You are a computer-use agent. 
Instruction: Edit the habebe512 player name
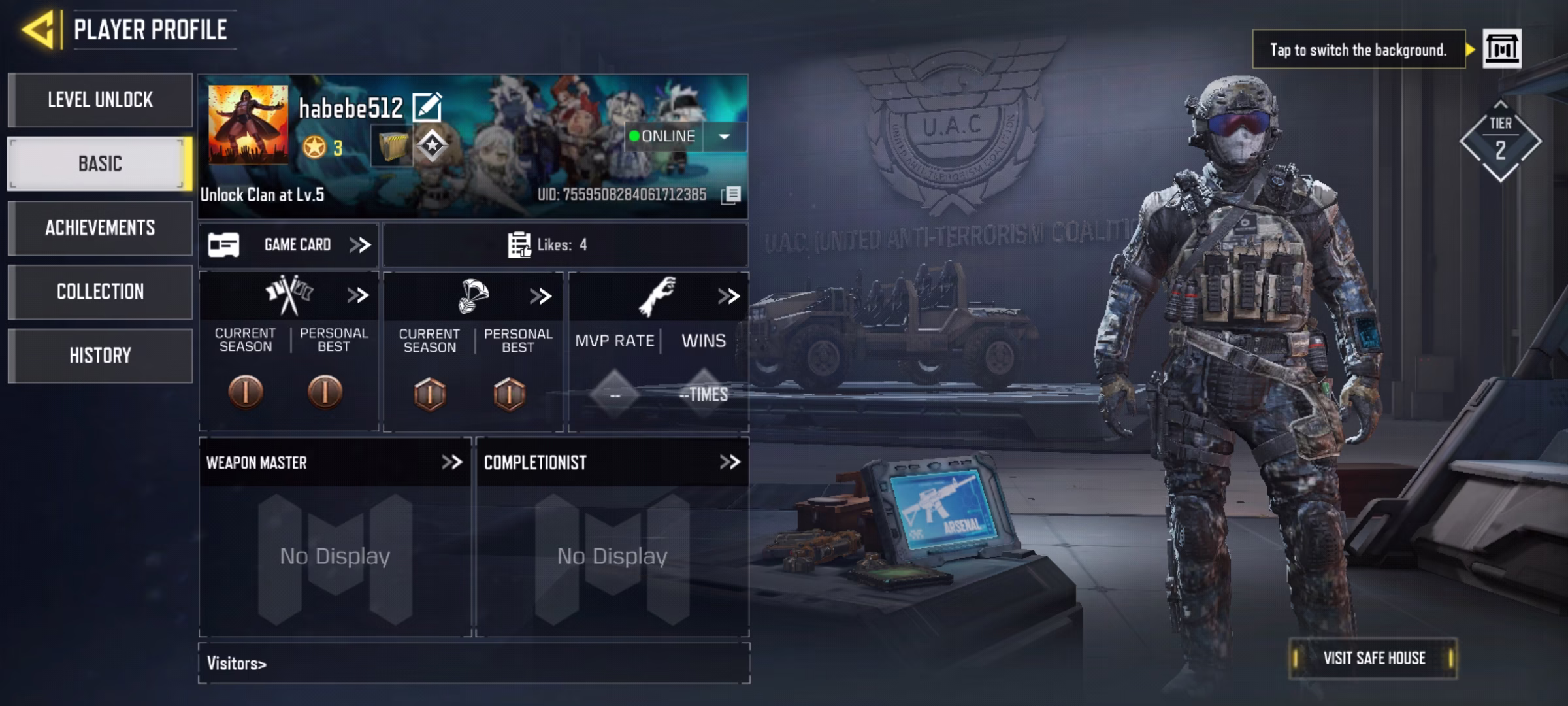pyautogui.click(x=427, y=108)
